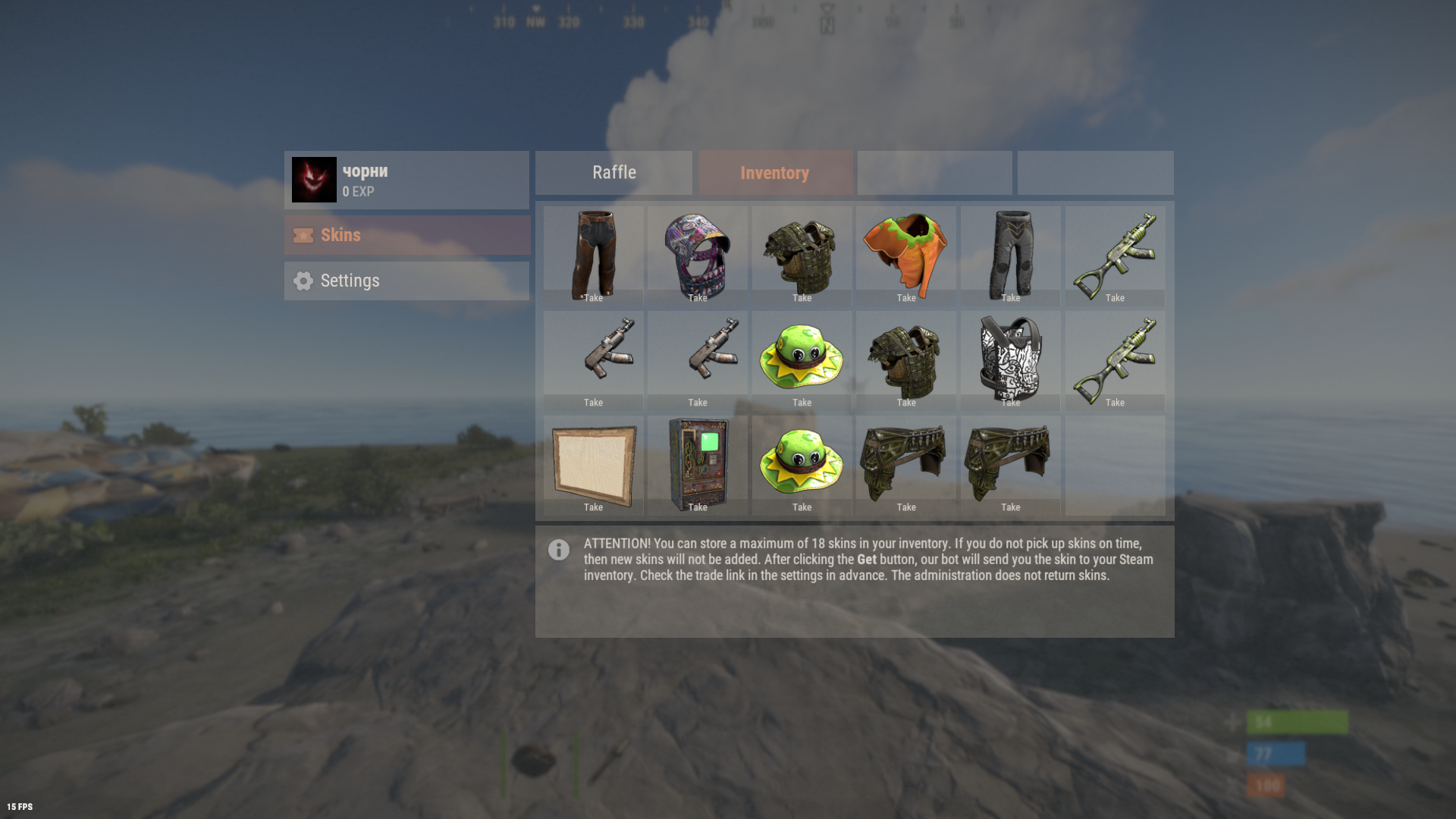Take the brown leather pants skin
The width and height of the screenshot is (1456, 819).
(593, 297)
